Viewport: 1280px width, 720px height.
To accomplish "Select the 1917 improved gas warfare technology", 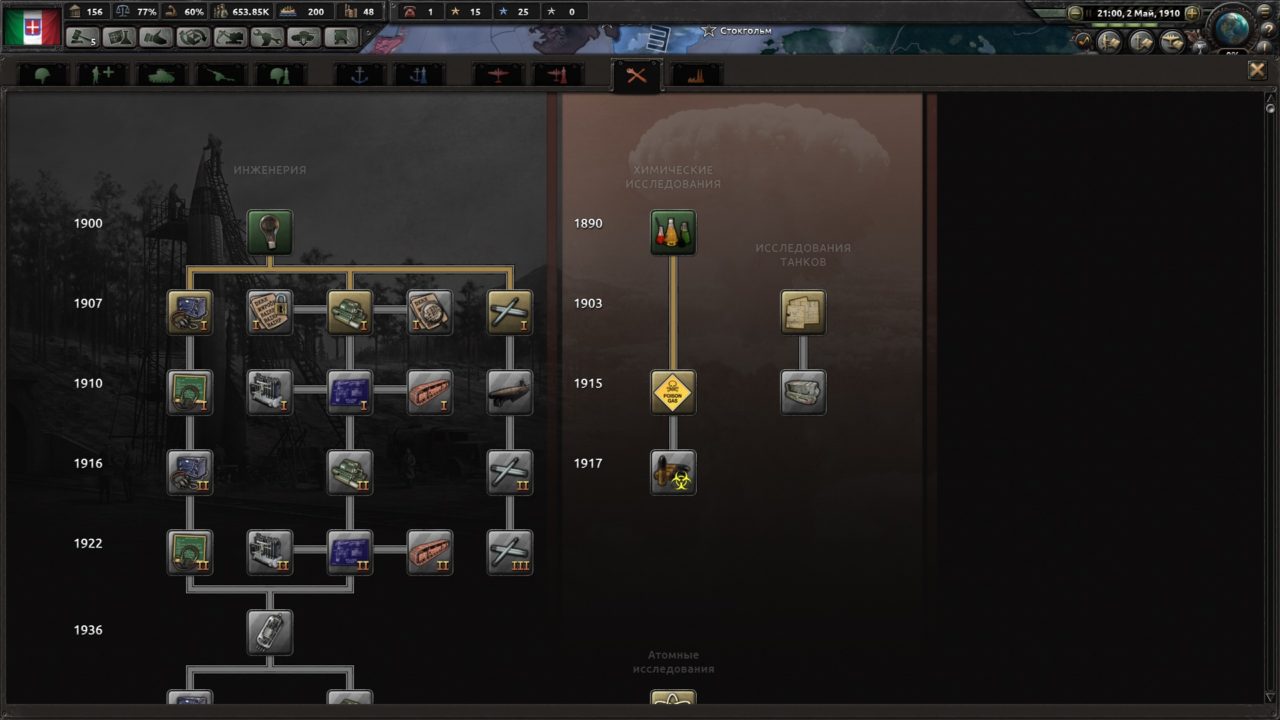I will 673,472.
